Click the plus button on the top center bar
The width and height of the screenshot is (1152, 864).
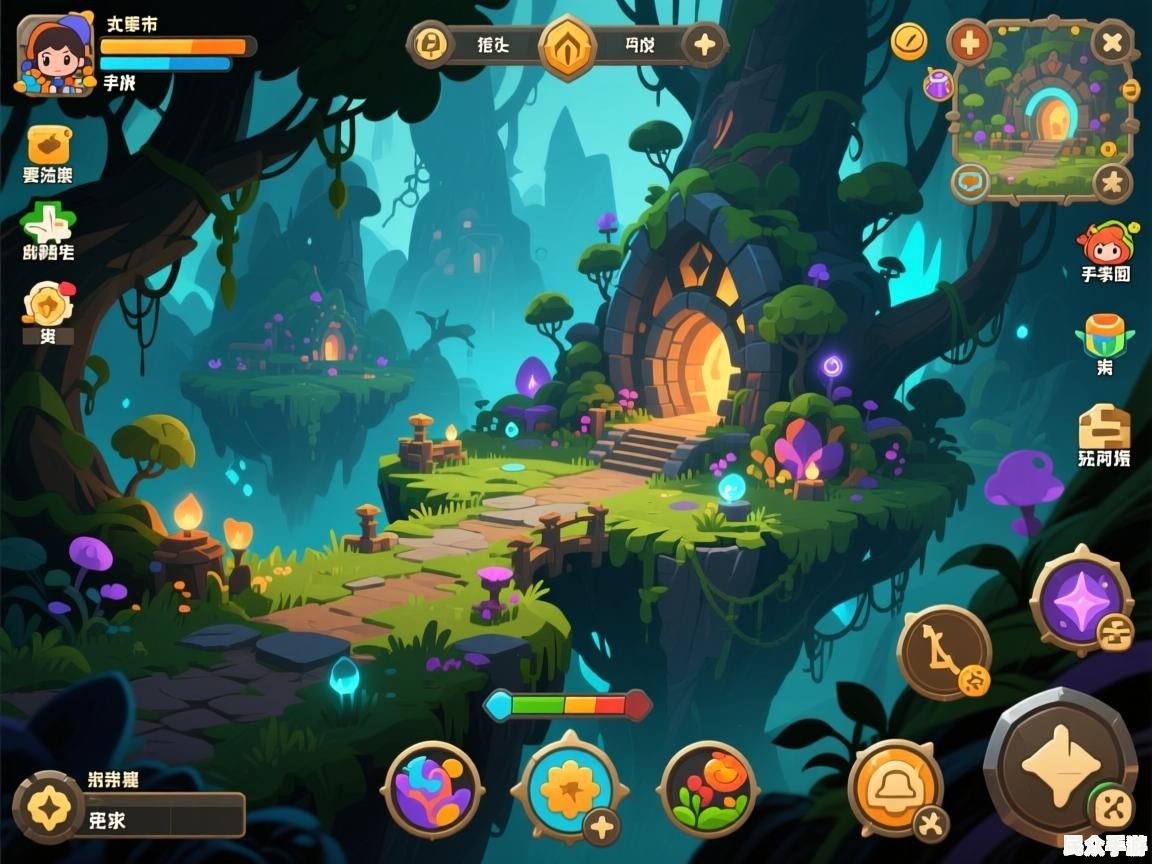pyautogui.click(x=705, y=45)
